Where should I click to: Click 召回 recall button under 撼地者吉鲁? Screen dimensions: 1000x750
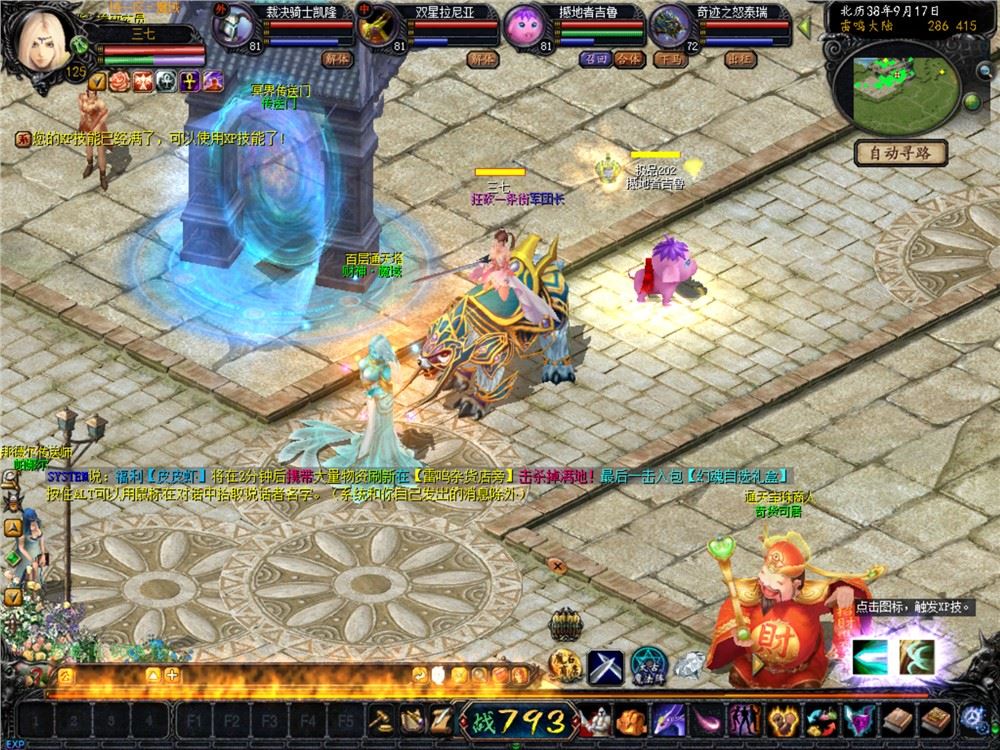[x=595, y=59]
